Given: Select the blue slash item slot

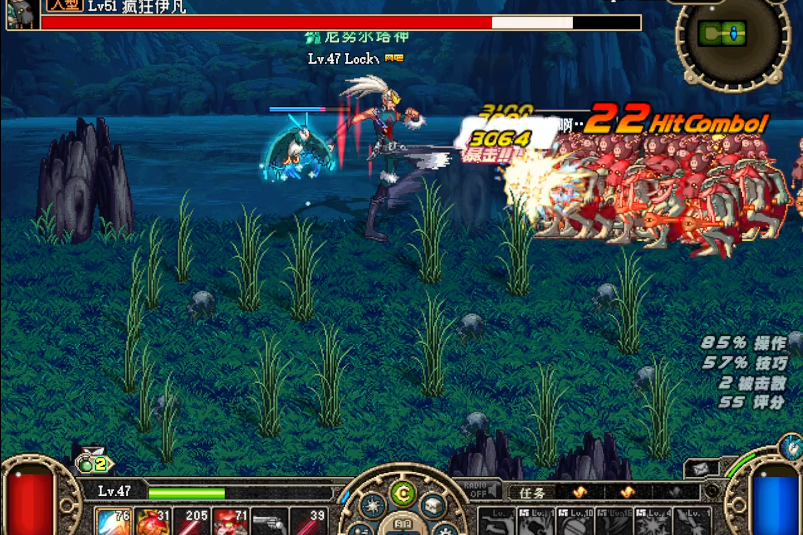Looking at the screenshot, I should 113,522.
